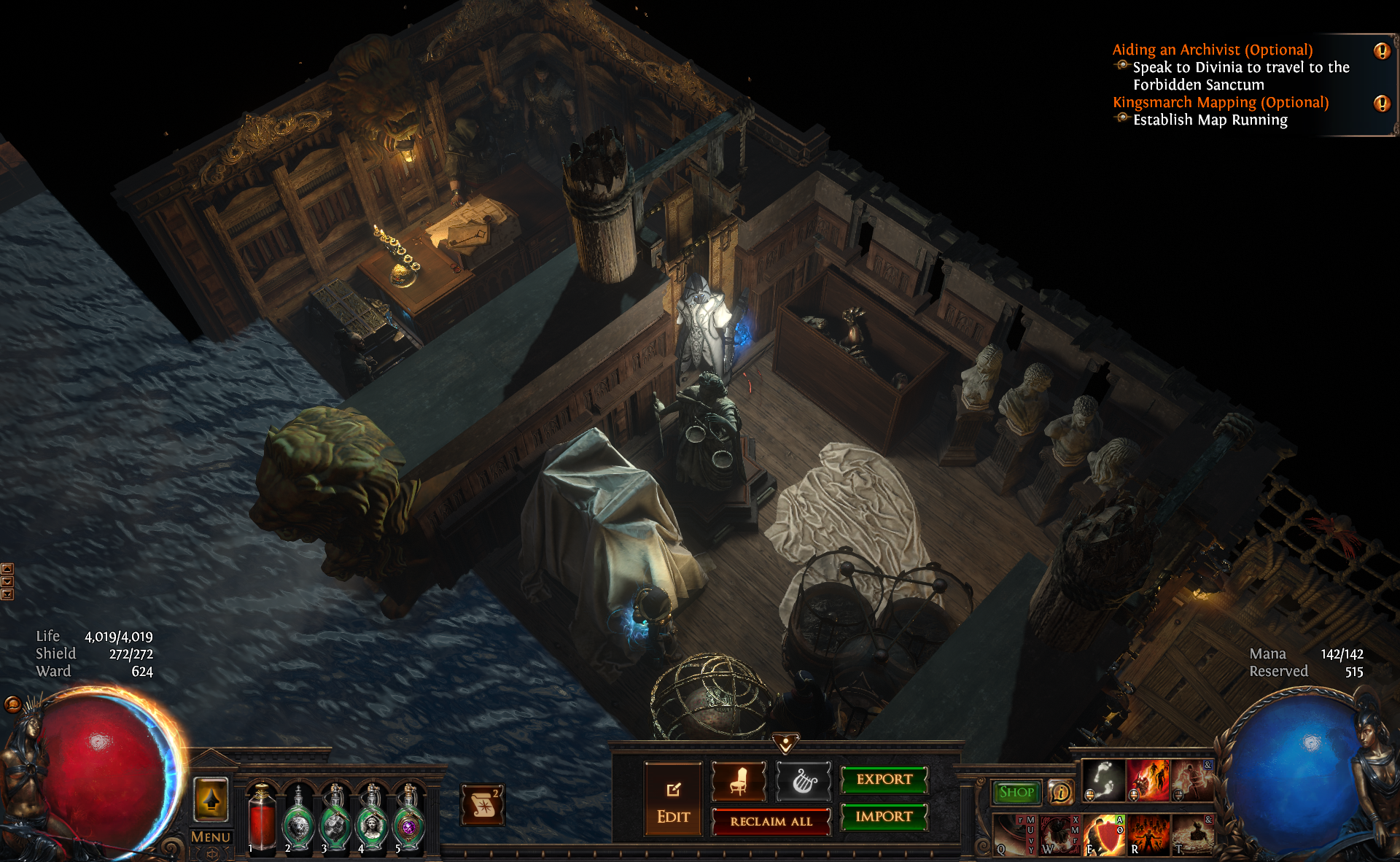
Task: Open the green Shop button
Action: (1016, 792)
